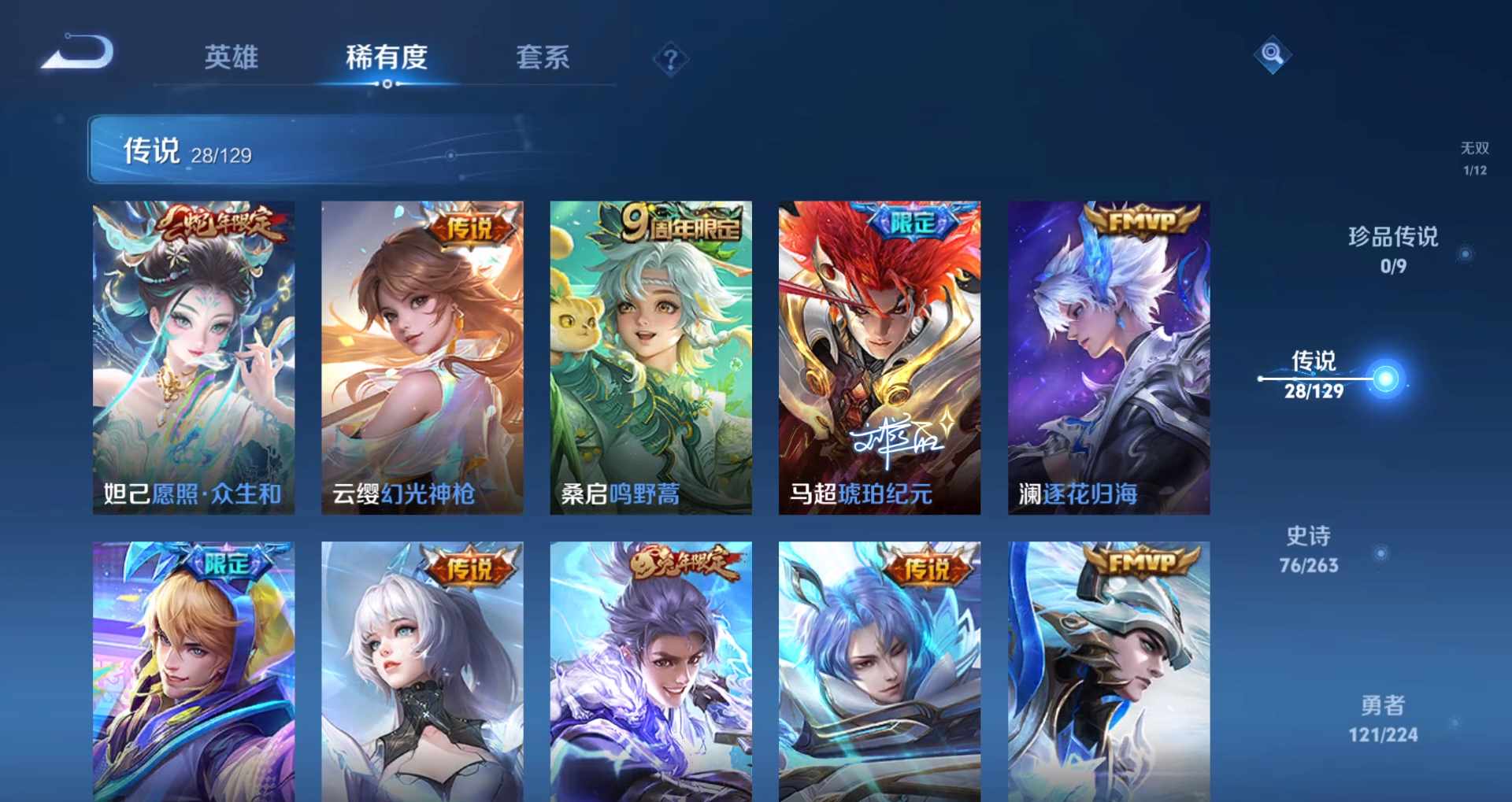Open the 桑启 鸣野蒿 skin card
The image size is (1512, 802).
650,357
